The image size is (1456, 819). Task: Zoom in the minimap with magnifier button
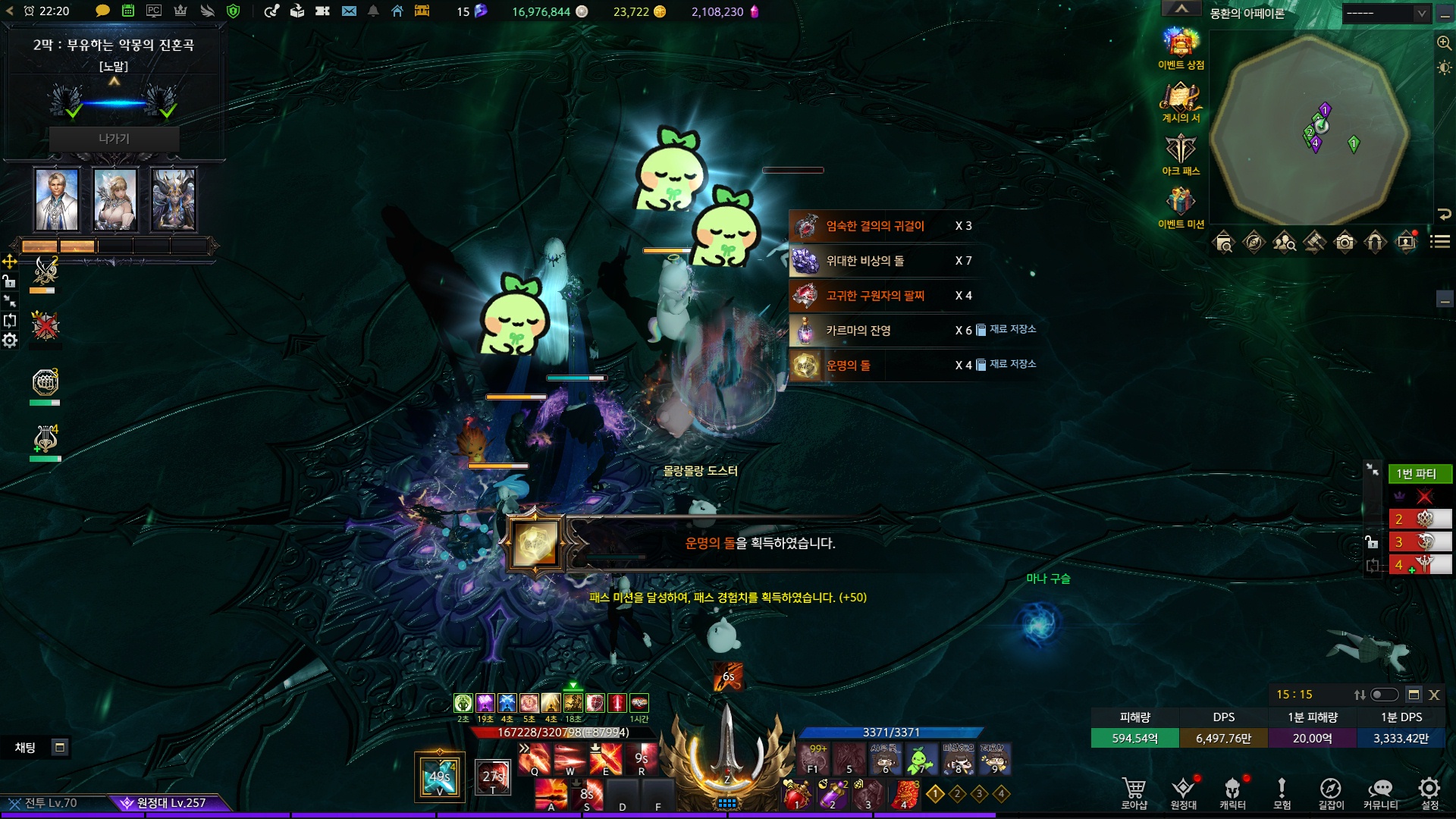click(x=1444, y=43)
